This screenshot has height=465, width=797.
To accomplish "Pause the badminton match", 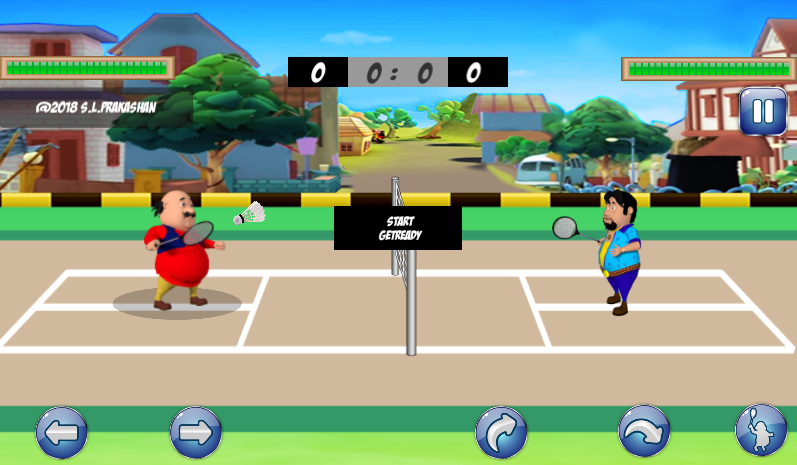I will pyautogui.click(x=763, y=111).
